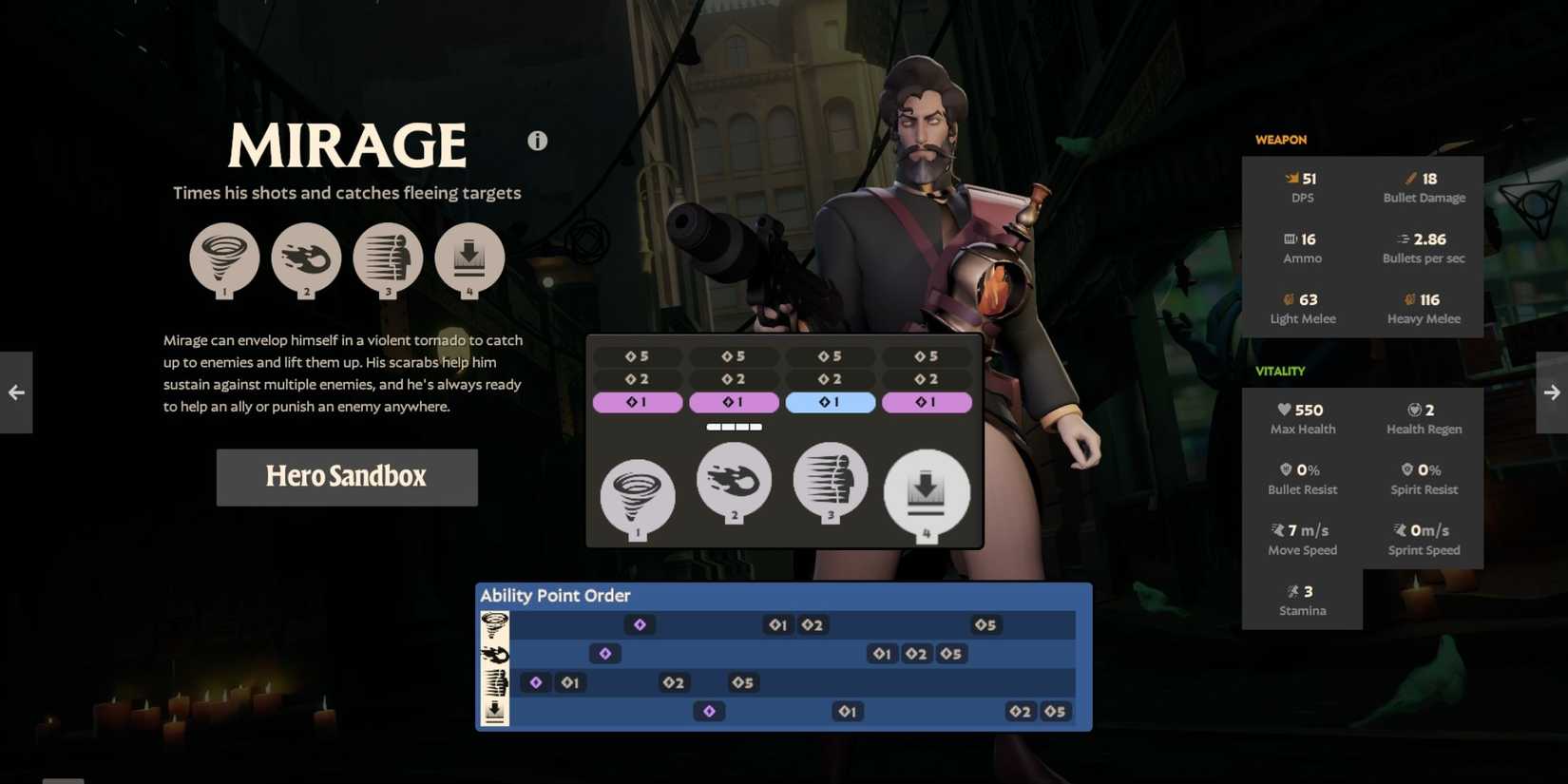Click the speeding-figure ability 3 icon in sidebar
This screenshot has width=1568, height=784.
[x=388, y=258]
